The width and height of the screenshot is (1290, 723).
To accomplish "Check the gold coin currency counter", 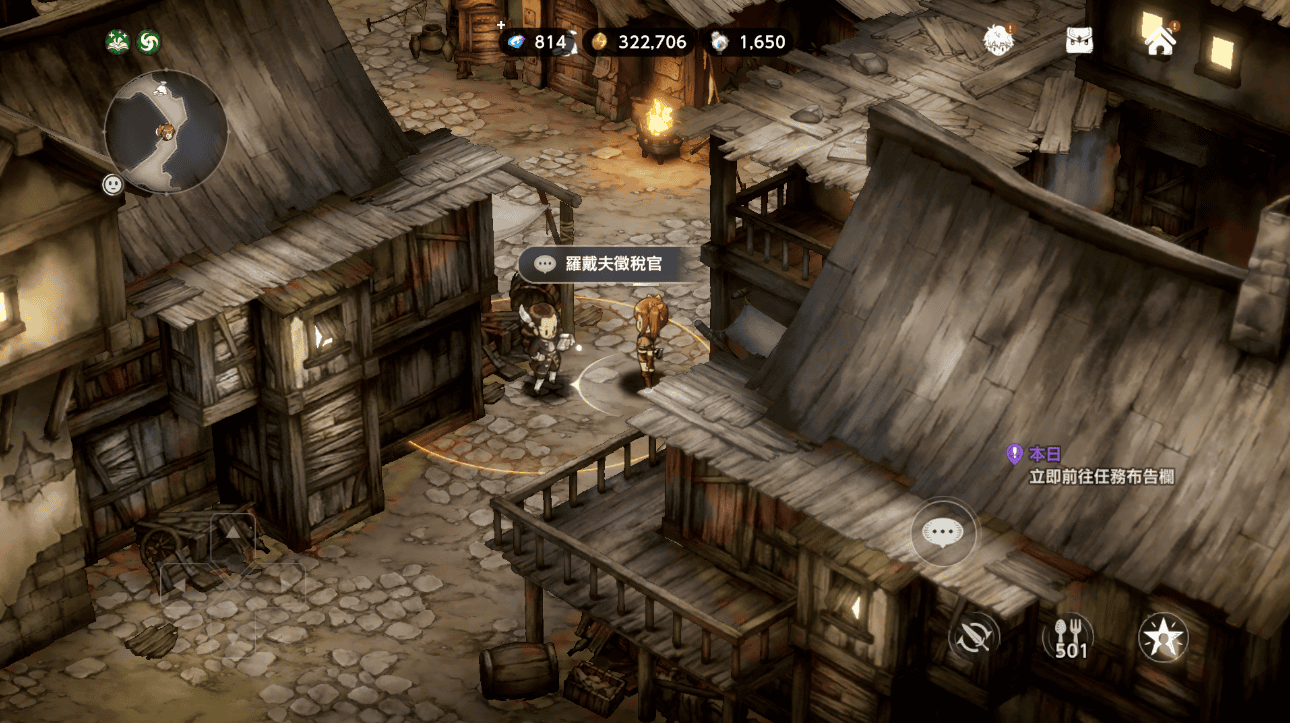I will [x=638, y=42].
